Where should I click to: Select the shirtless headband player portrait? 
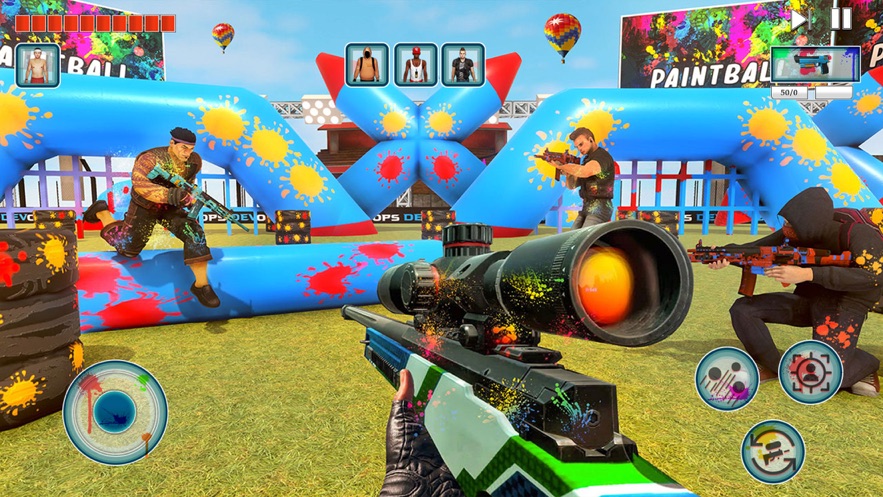38,66
